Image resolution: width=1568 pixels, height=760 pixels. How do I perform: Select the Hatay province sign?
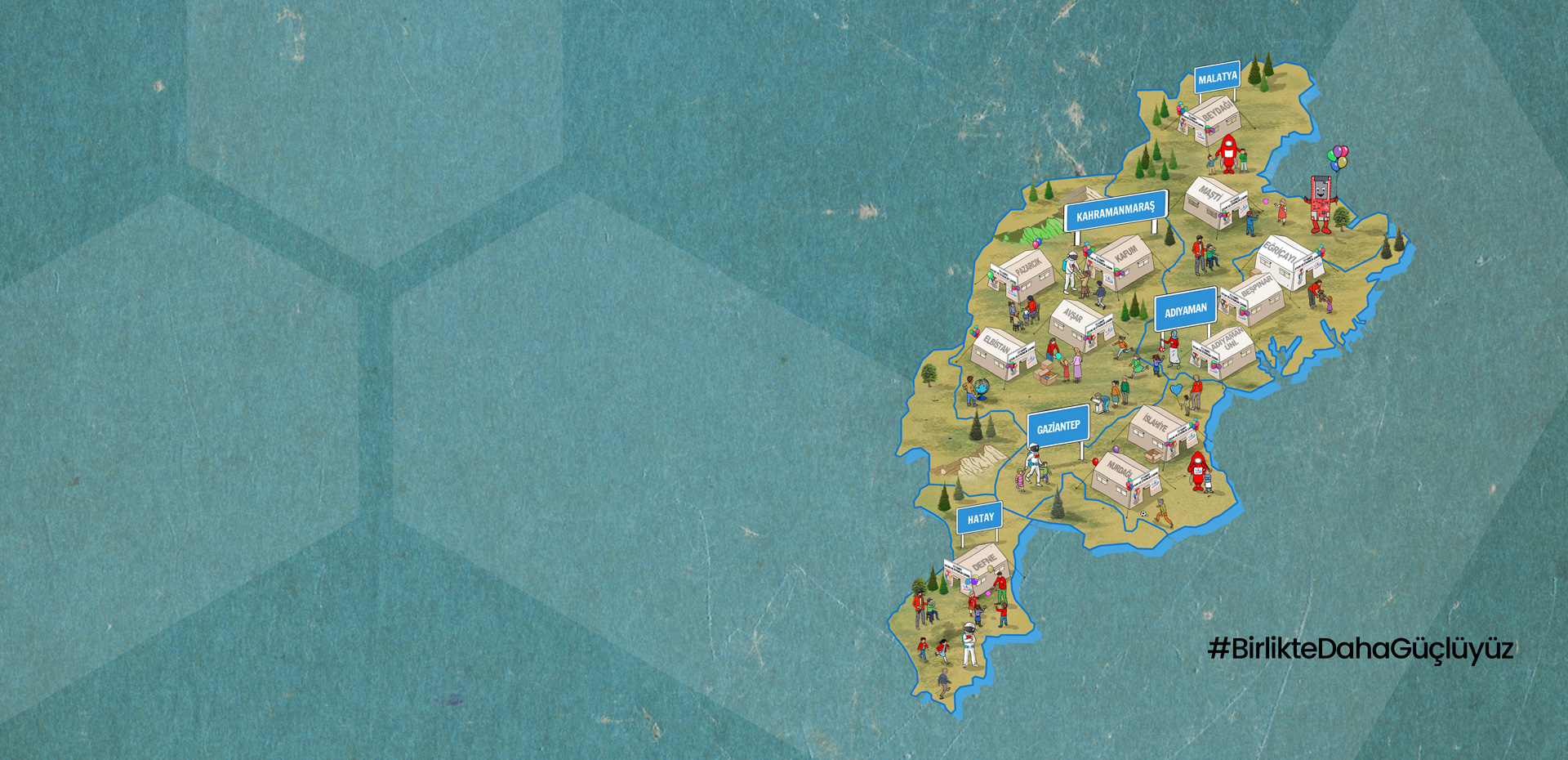980,518
